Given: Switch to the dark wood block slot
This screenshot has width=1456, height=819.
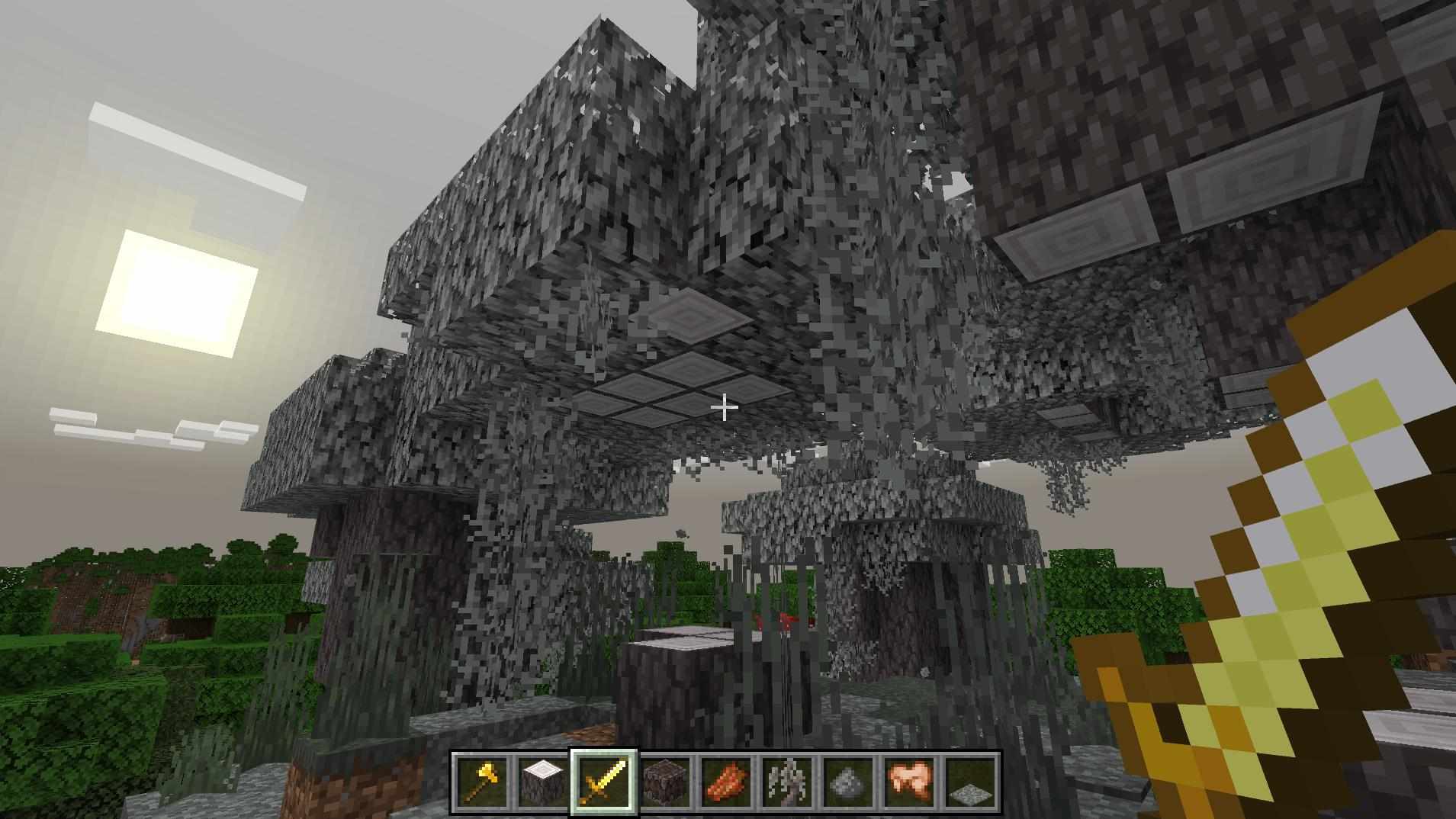Looking at the screenshot, I should tap(664, 782).
